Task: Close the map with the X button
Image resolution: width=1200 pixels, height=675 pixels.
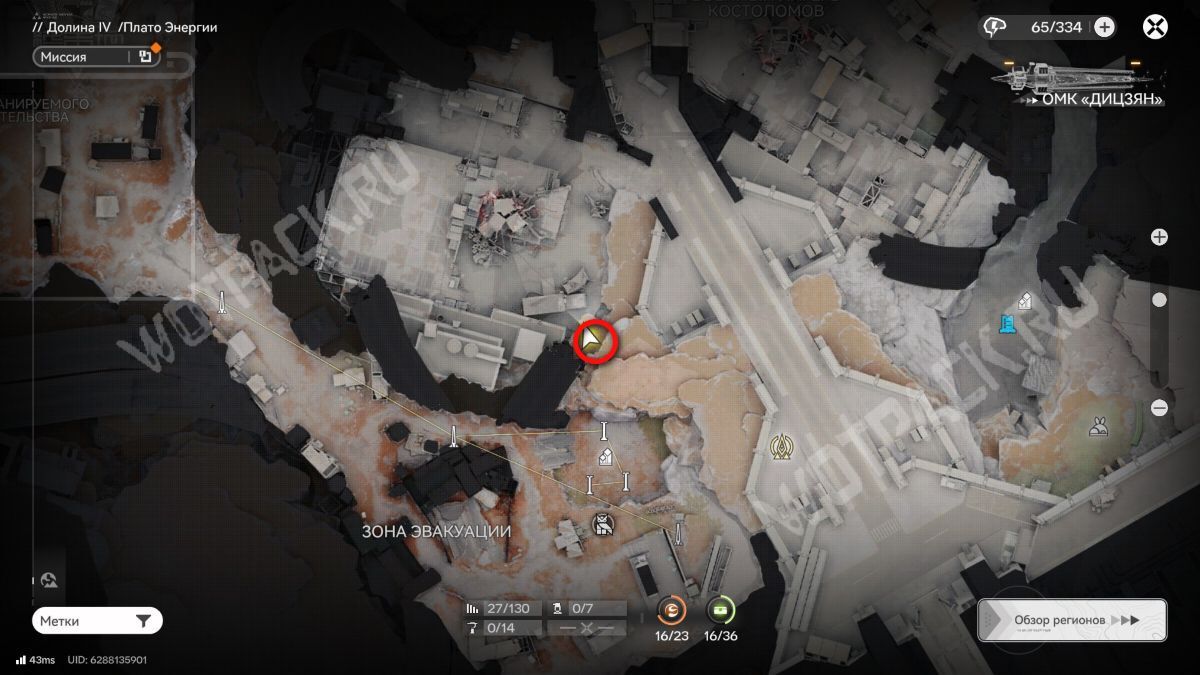Action: (x=1155, y=27)
